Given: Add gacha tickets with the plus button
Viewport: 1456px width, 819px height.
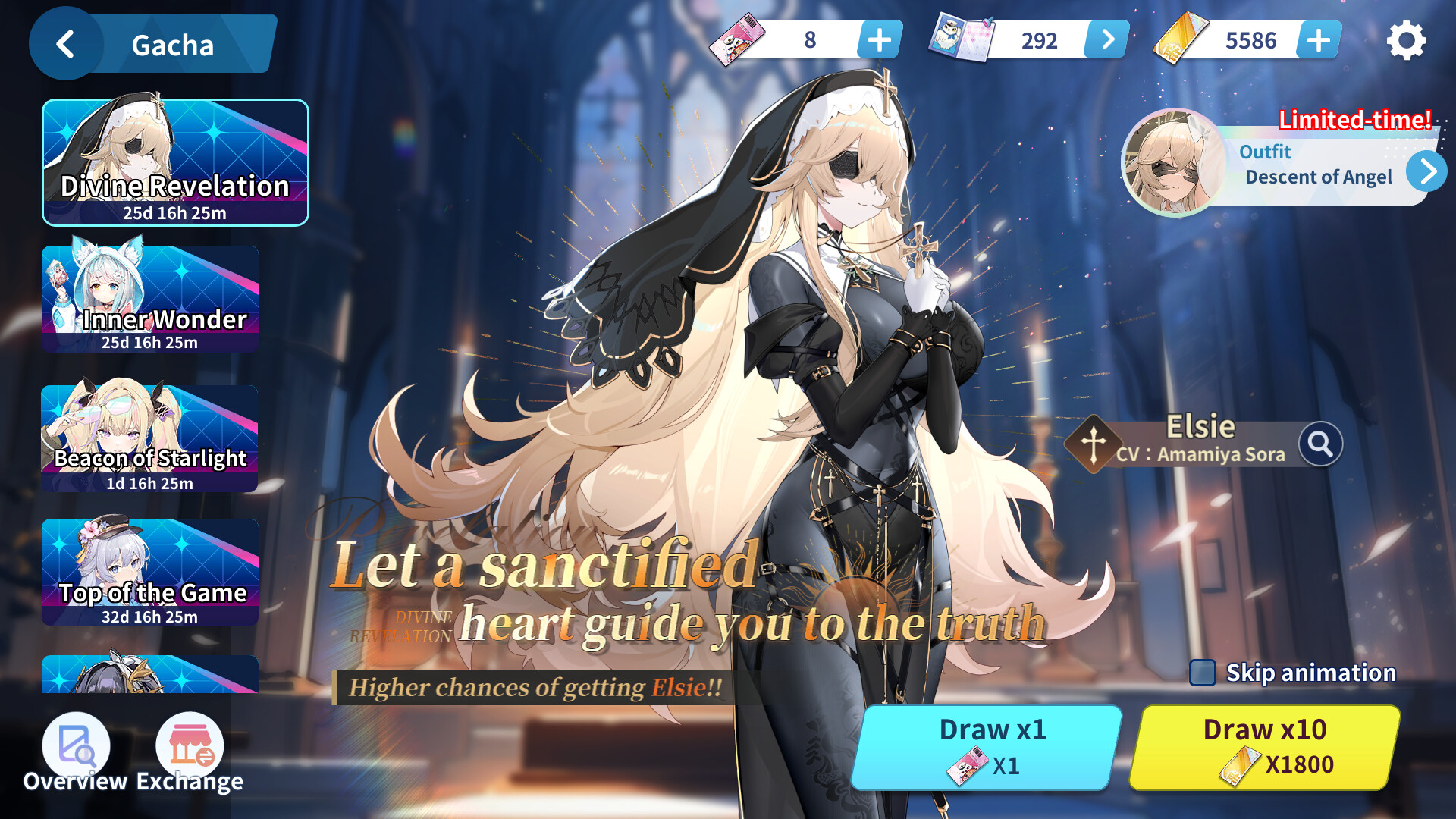Looking at the screenshot, I should click(x=880, y=39).
